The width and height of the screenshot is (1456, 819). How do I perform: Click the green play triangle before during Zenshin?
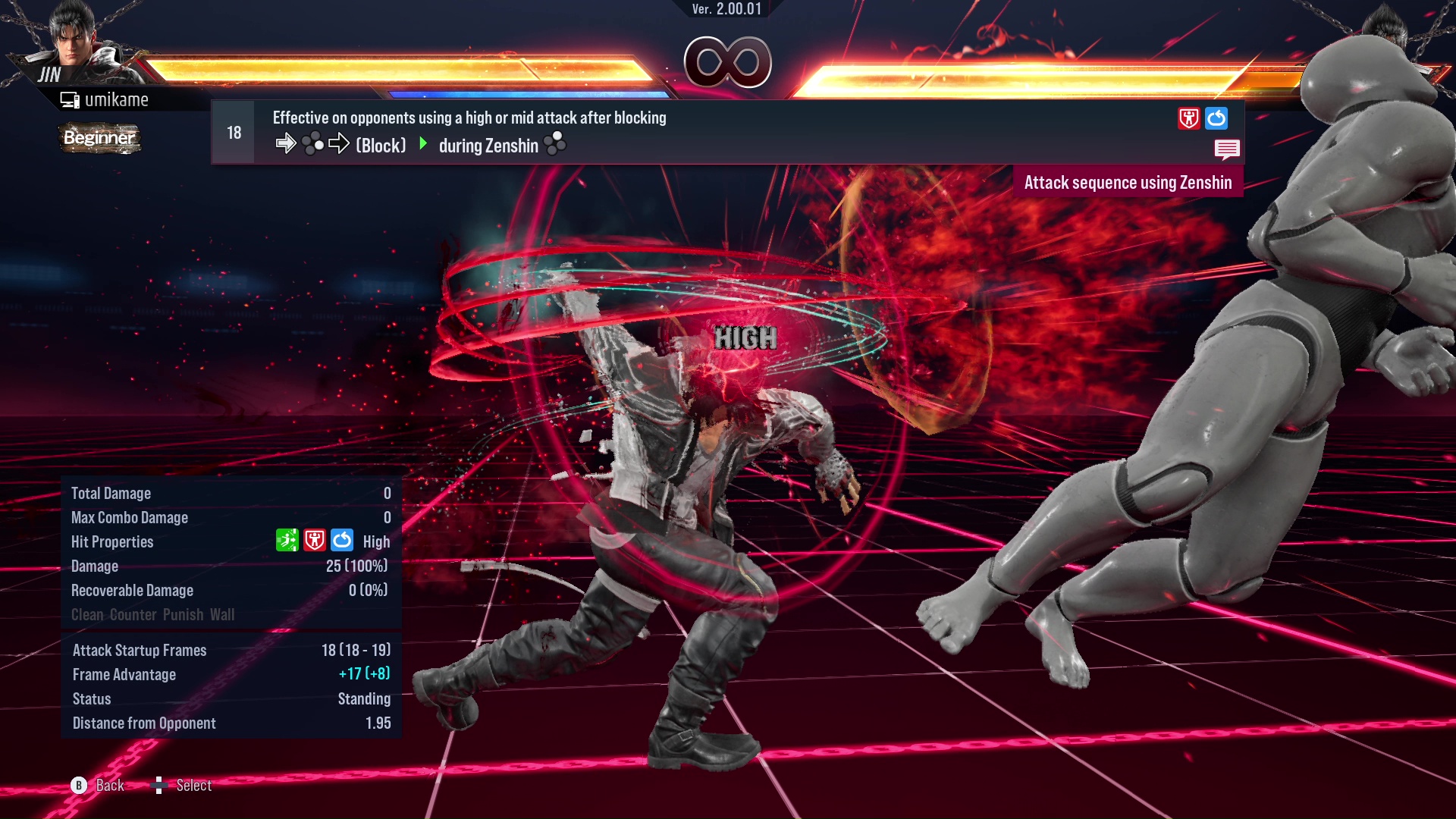pyautogui.click(x=425, y=145)
